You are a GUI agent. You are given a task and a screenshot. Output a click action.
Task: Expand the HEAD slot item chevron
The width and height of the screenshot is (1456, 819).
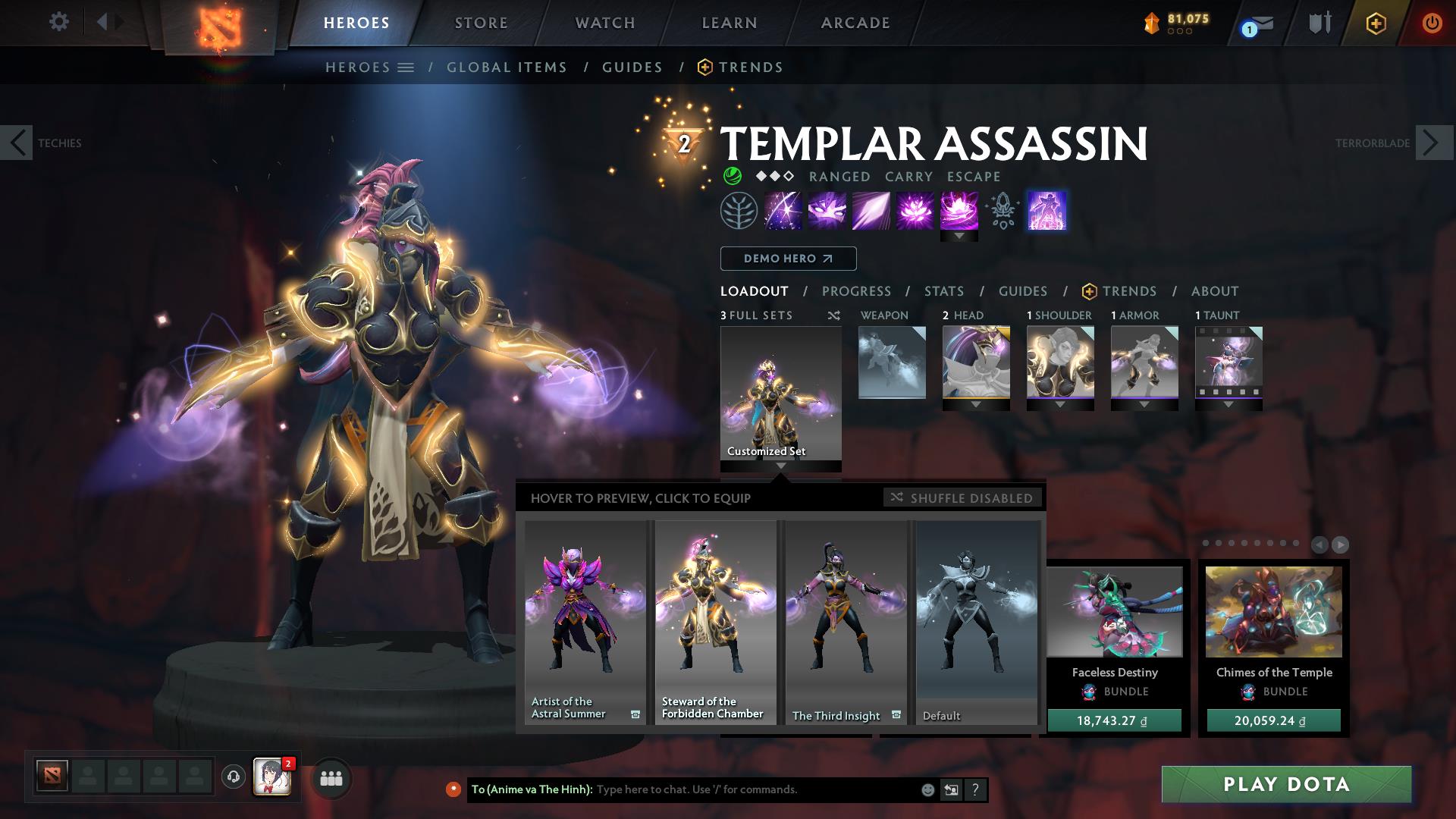pyautogui.click(x=978, y=405)
